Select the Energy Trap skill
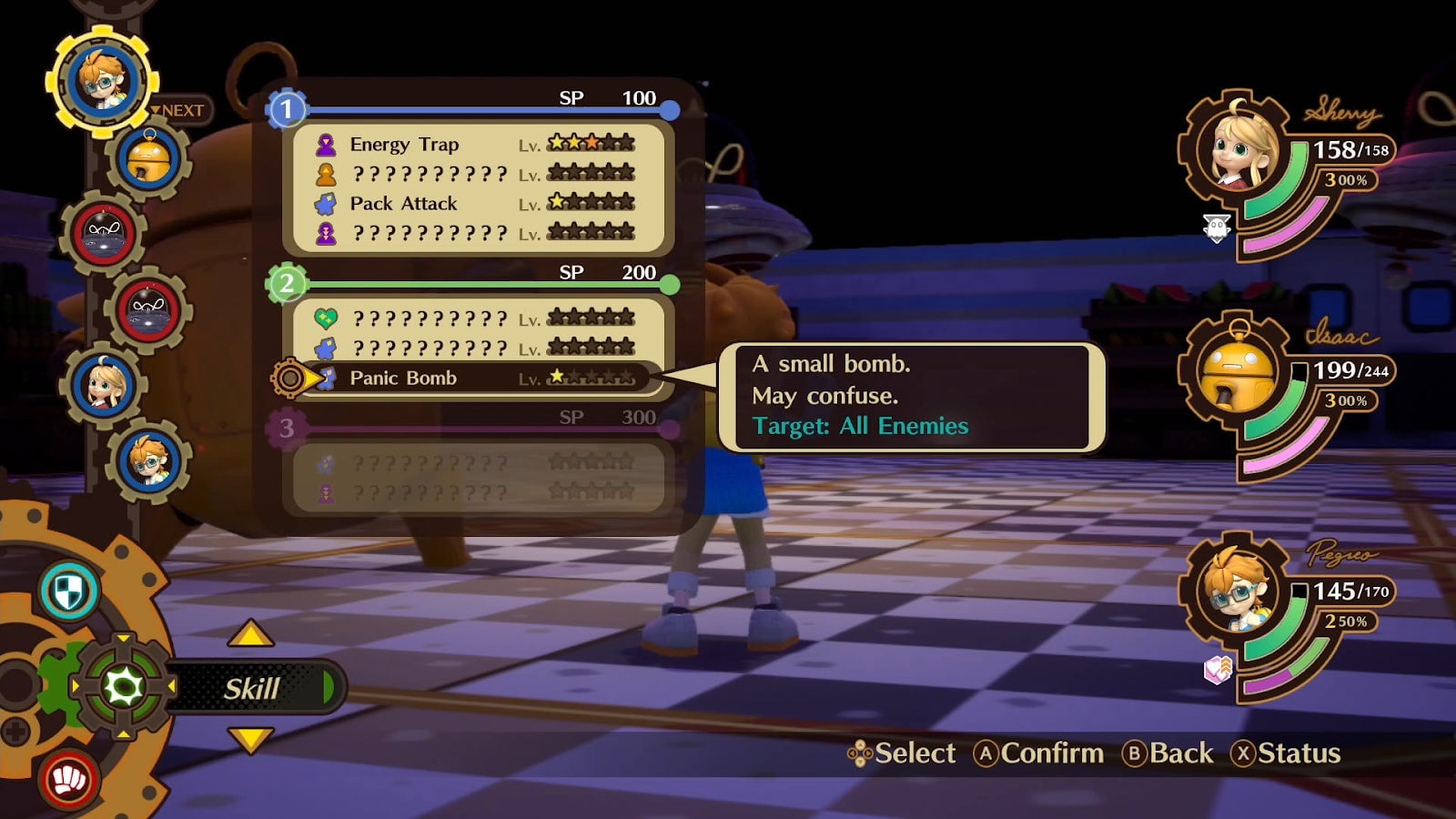 coord(404,145)
